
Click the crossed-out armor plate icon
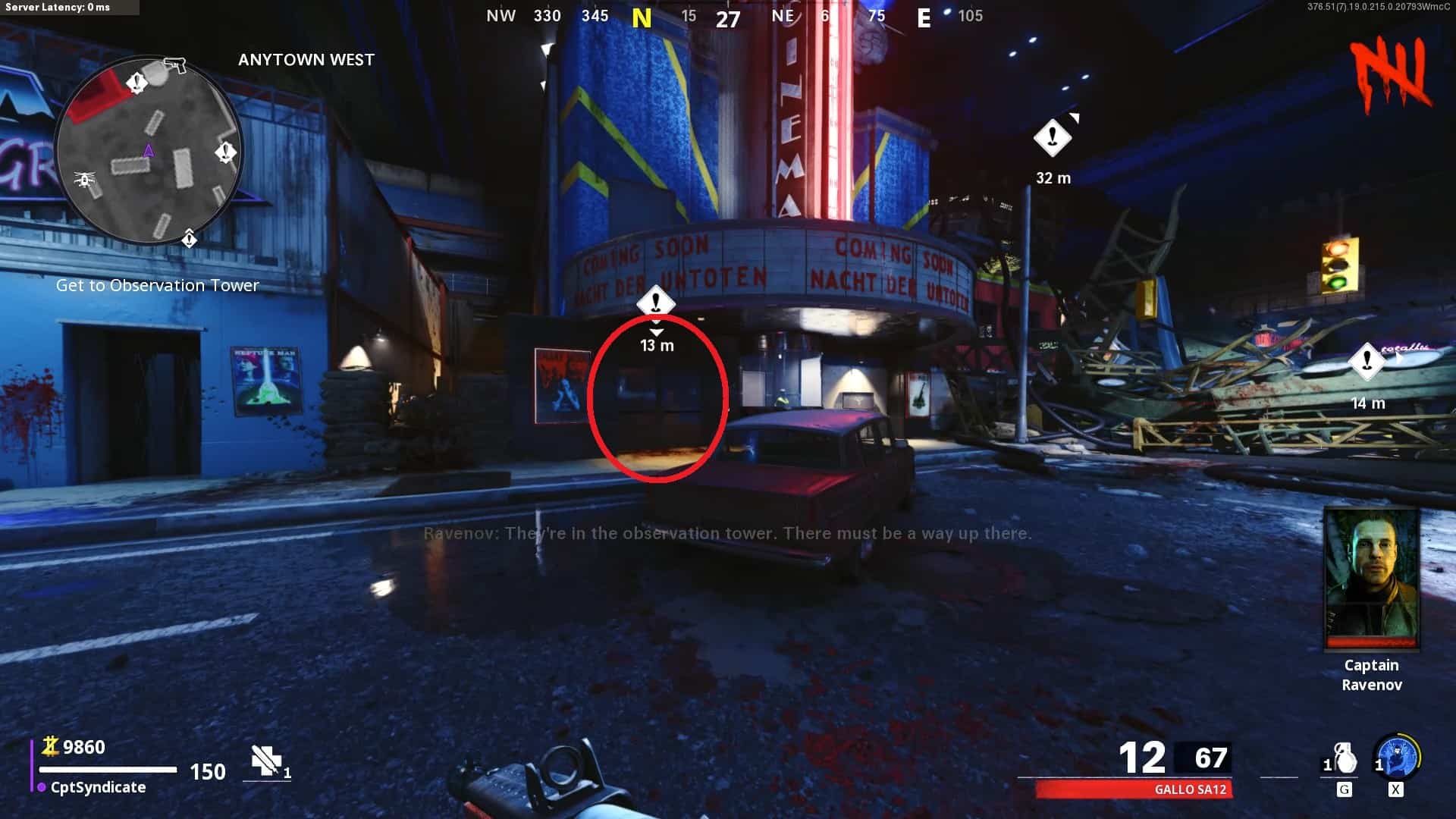(x=266, y=760)
